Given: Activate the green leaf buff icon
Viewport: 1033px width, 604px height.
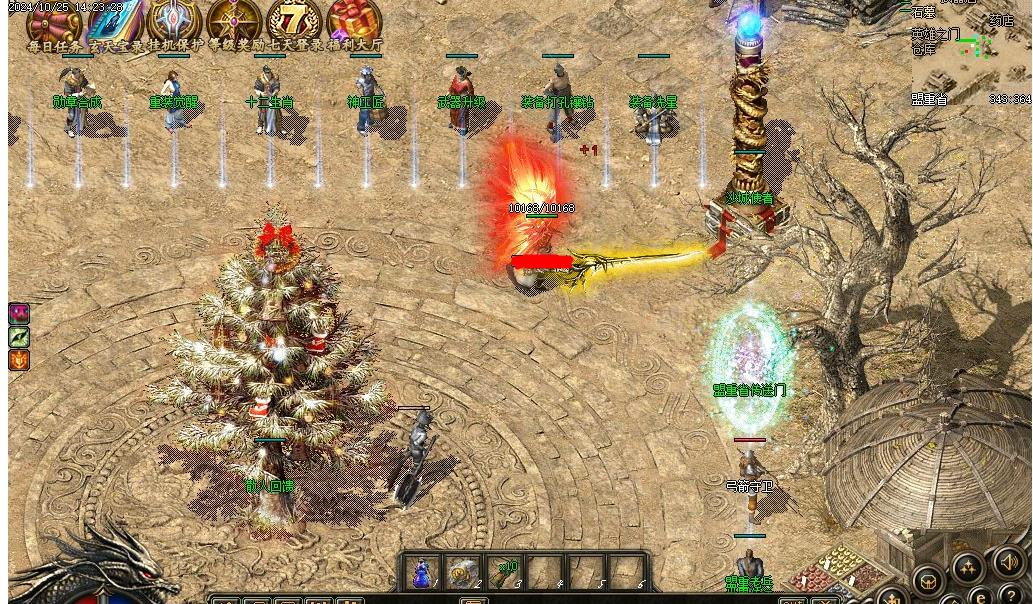Looking at the screenshot, I should point(19,337).
